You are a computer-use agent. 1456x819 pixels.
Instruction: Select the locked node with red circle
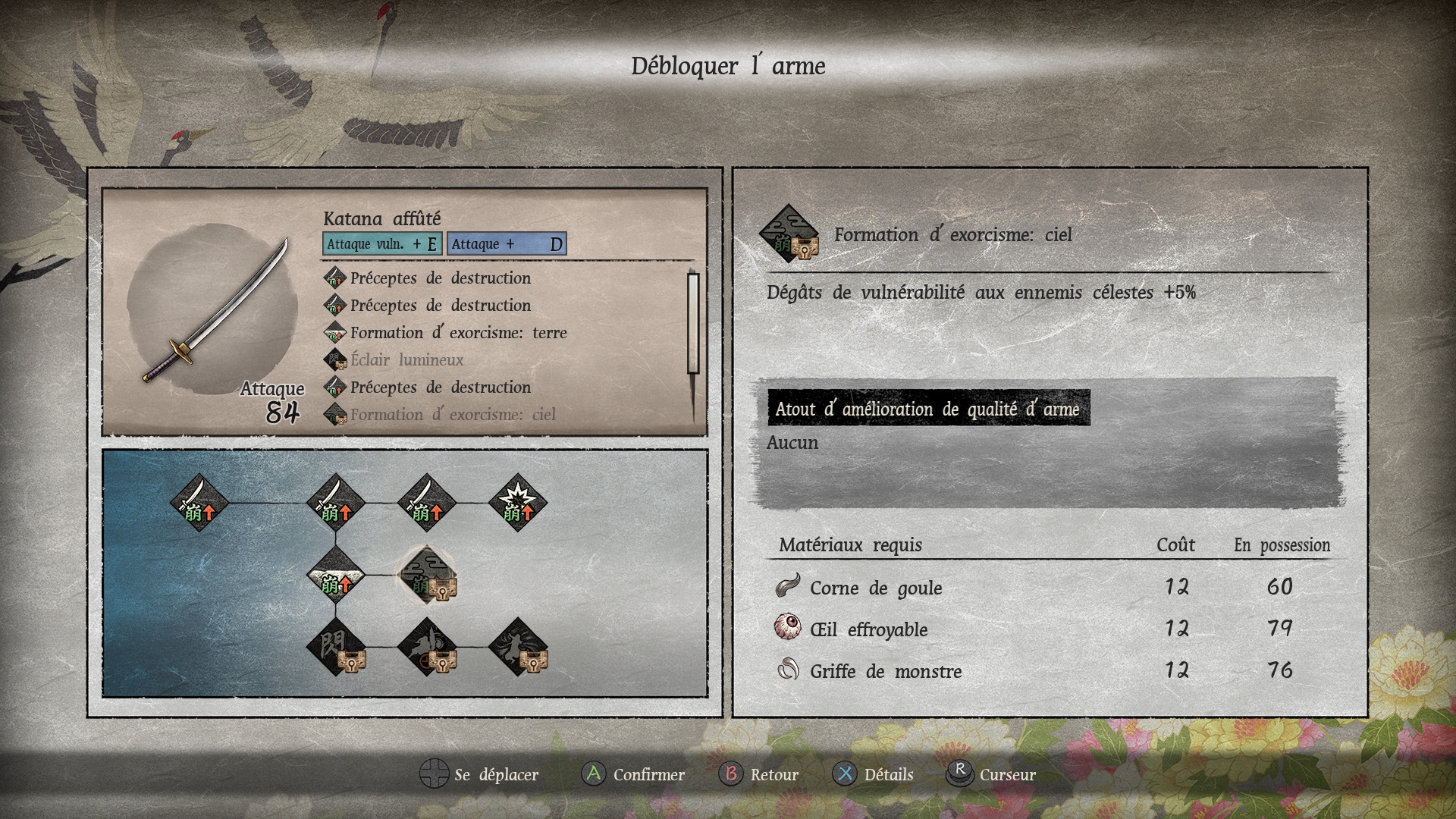click(x=428, y=647)
